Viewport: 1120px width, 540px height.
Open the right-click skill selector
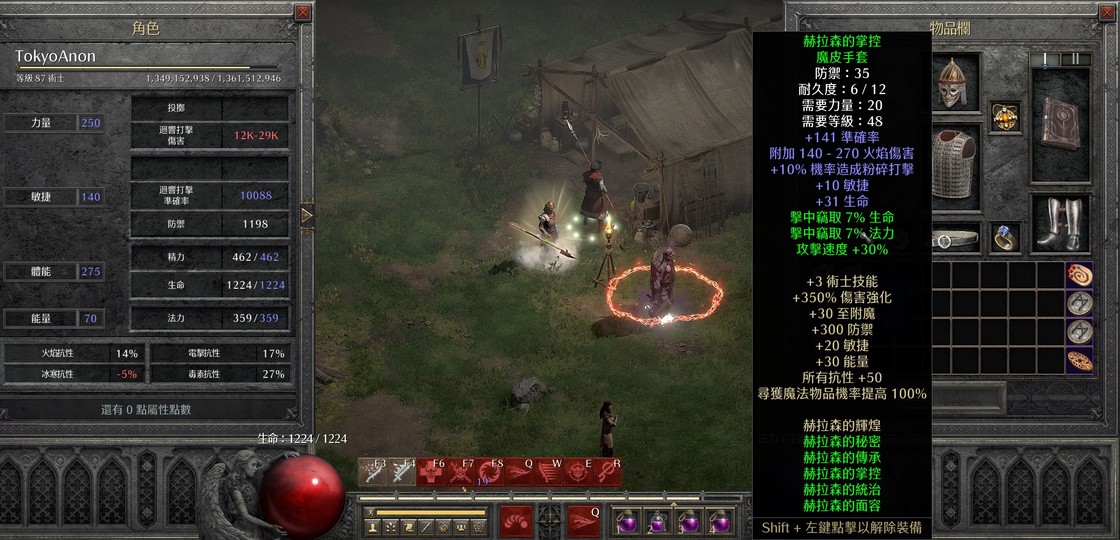pos(584,520)
